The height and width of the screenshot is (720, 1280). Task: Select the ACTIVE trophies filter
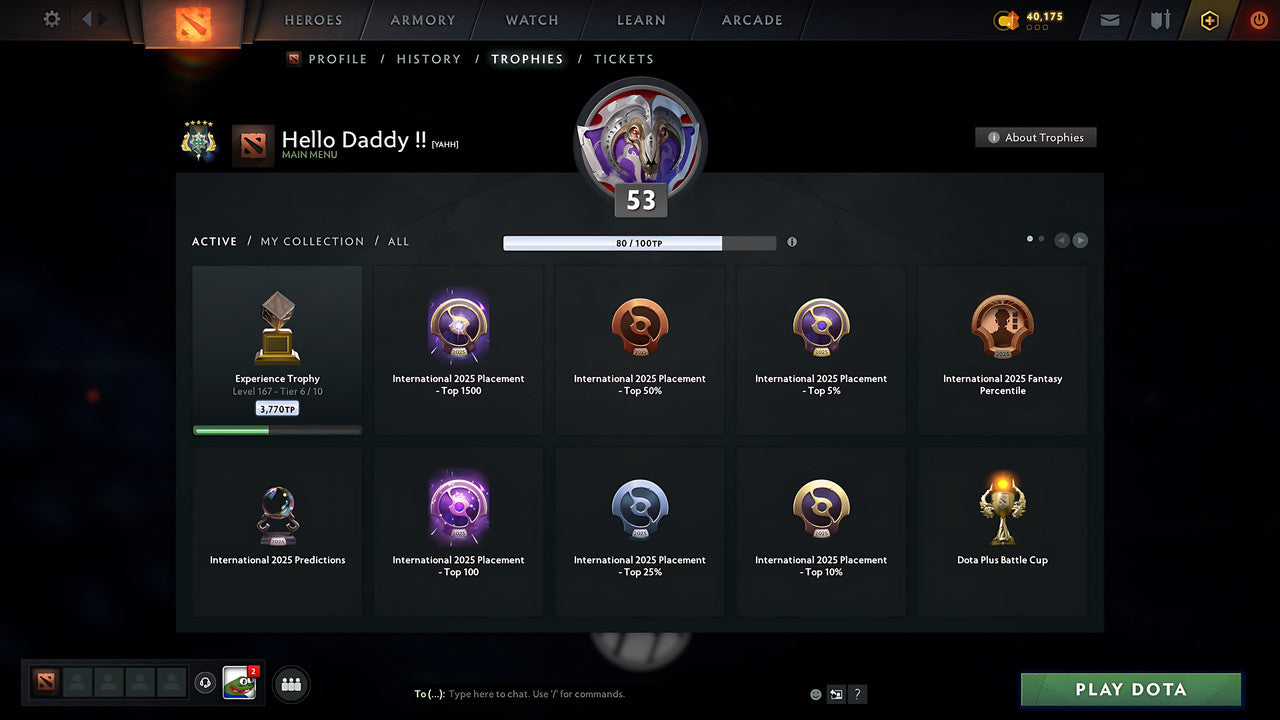(214, 241)
